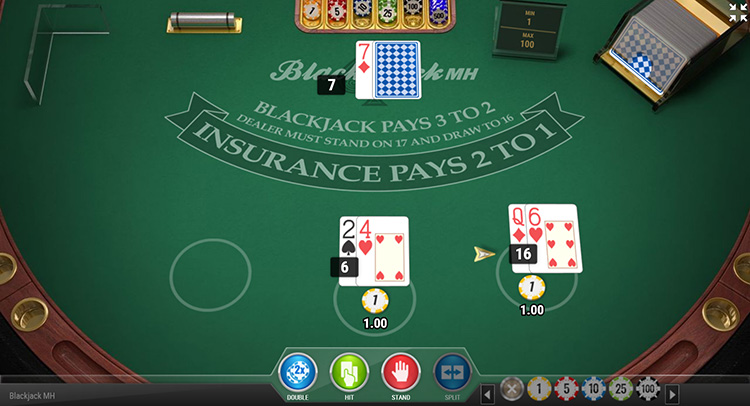Double down with the blue Double button
The width and height of the screenshot is (750, 406).
(x=298, y=372)
